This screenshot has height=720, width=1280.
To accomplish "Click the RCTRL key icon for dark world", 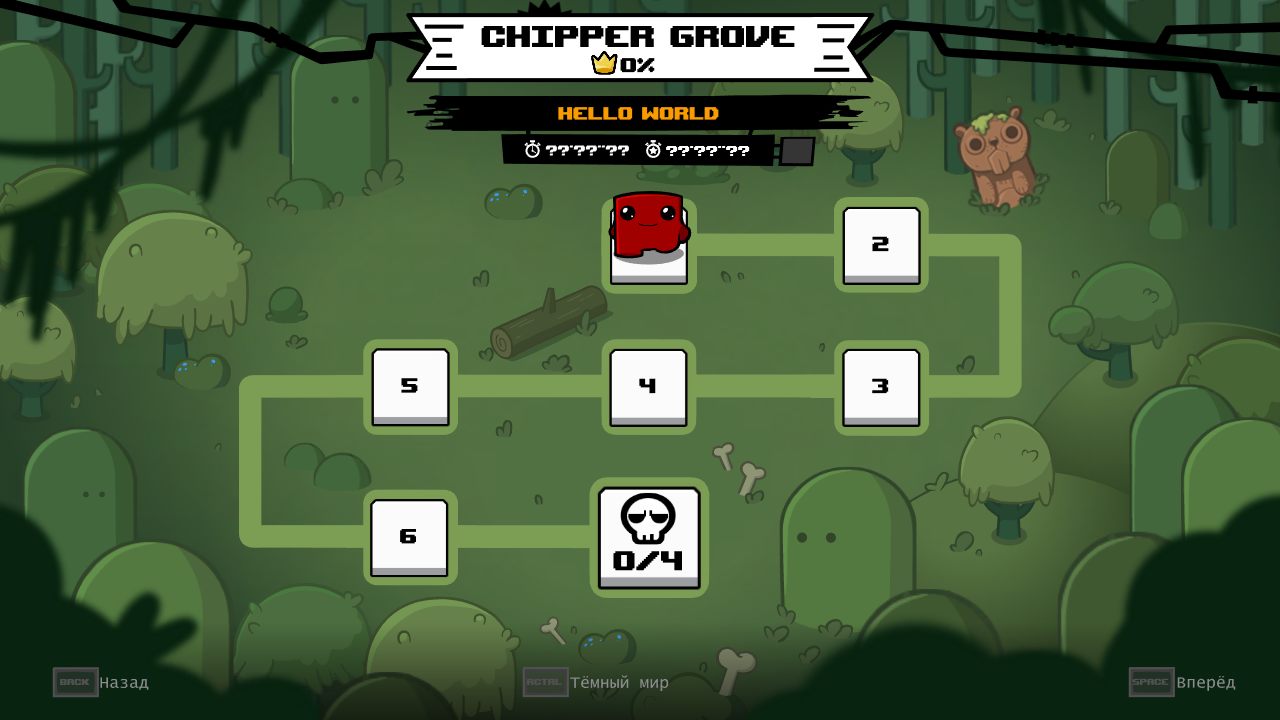I will pyautogui.click(x=545, y=682).
